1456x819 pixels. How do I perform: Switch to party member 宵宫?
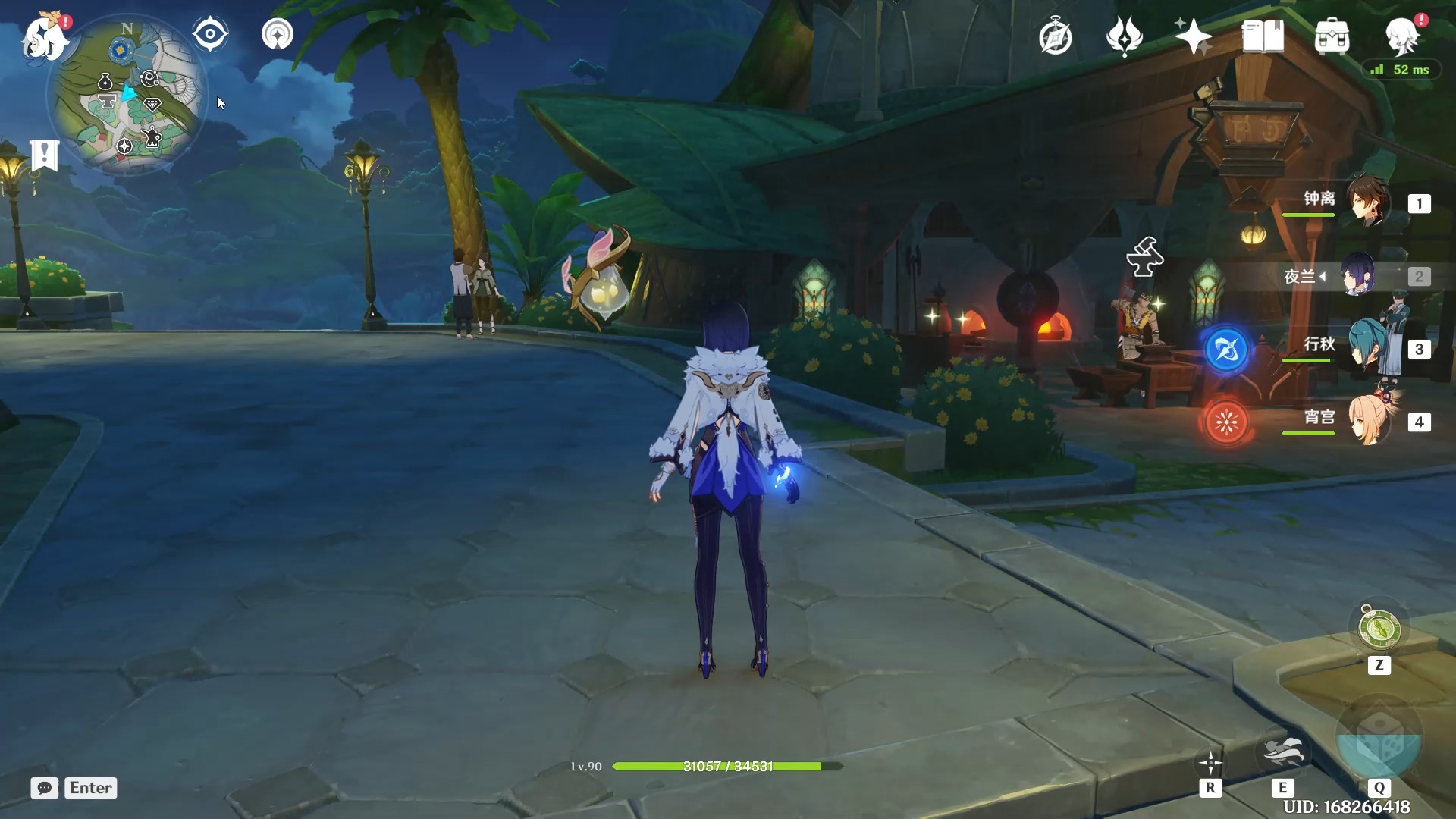(1368, 421)
